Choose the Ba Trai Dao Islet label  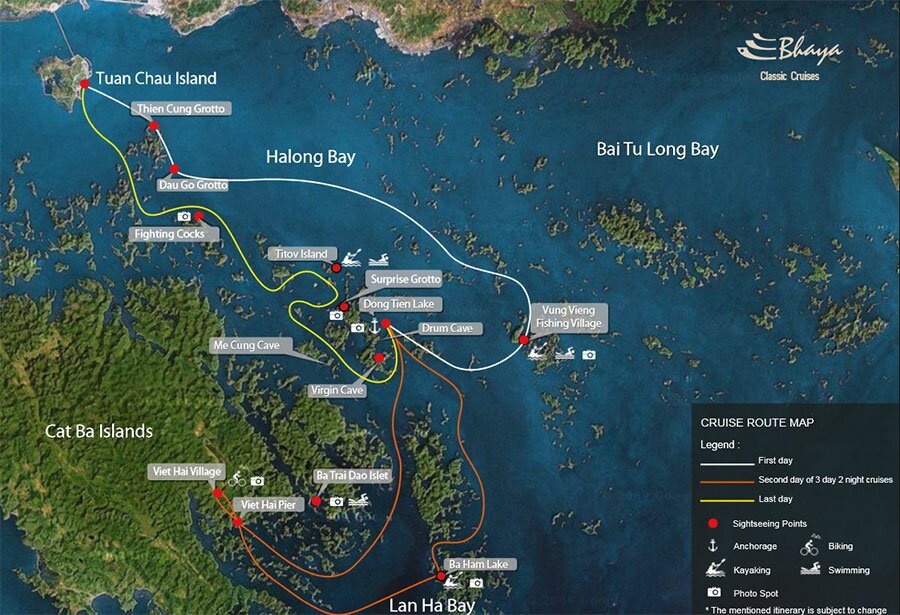click(x=351, y=475)
